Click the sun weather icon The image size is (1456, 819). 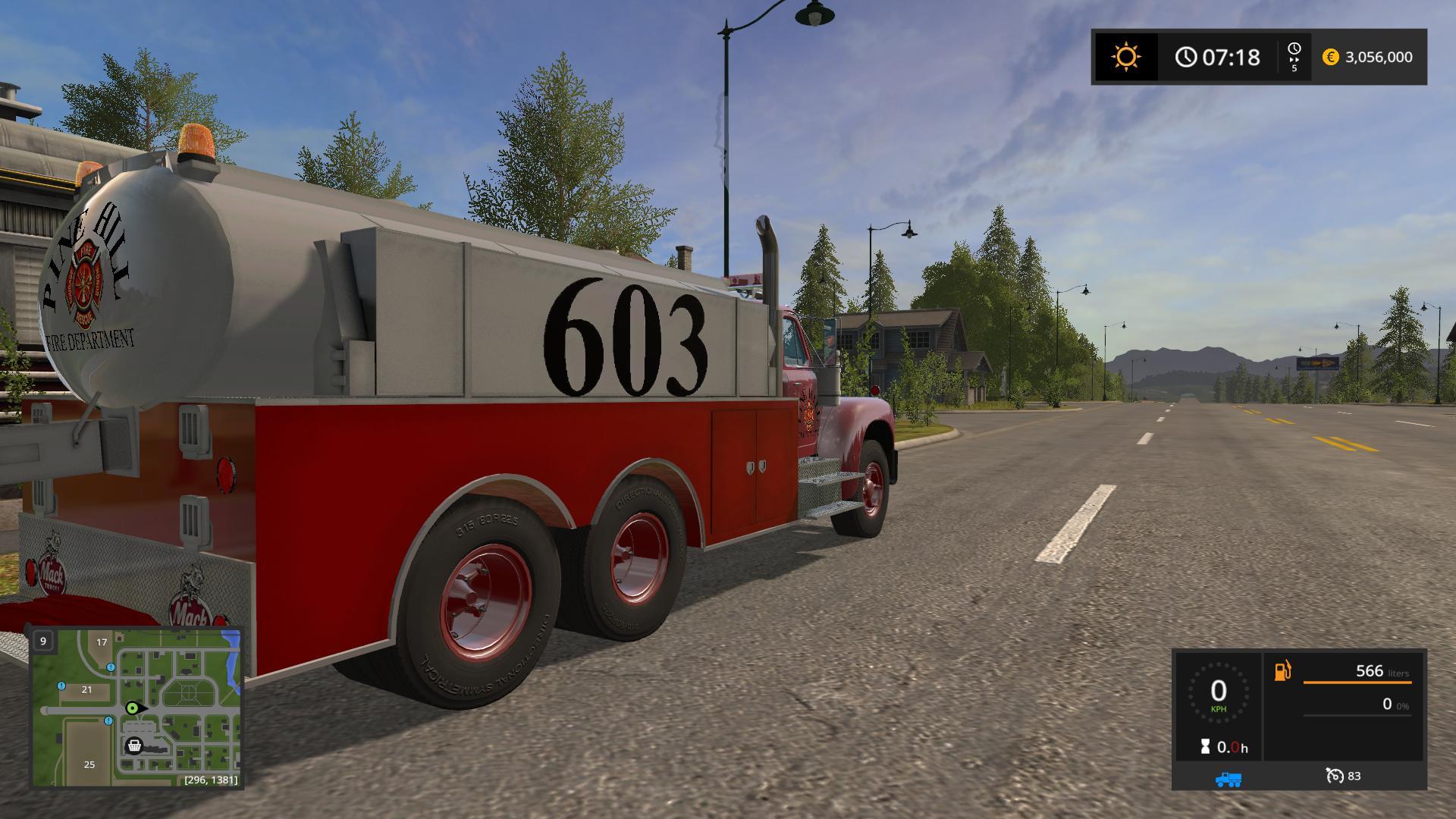coord(1125,57)
